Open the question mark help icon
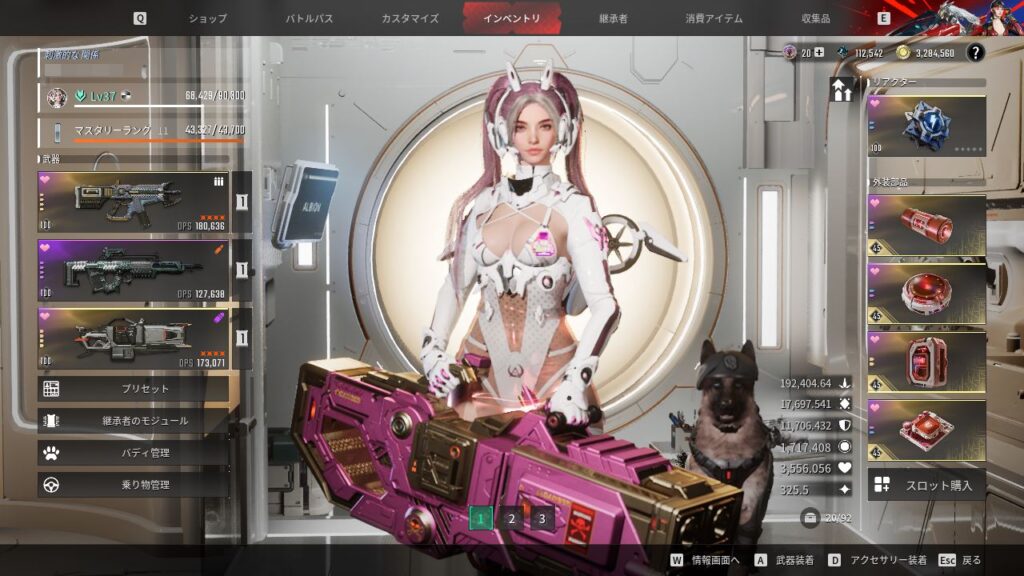This screenshot has height=576, width=1024. tap(975, 53)
